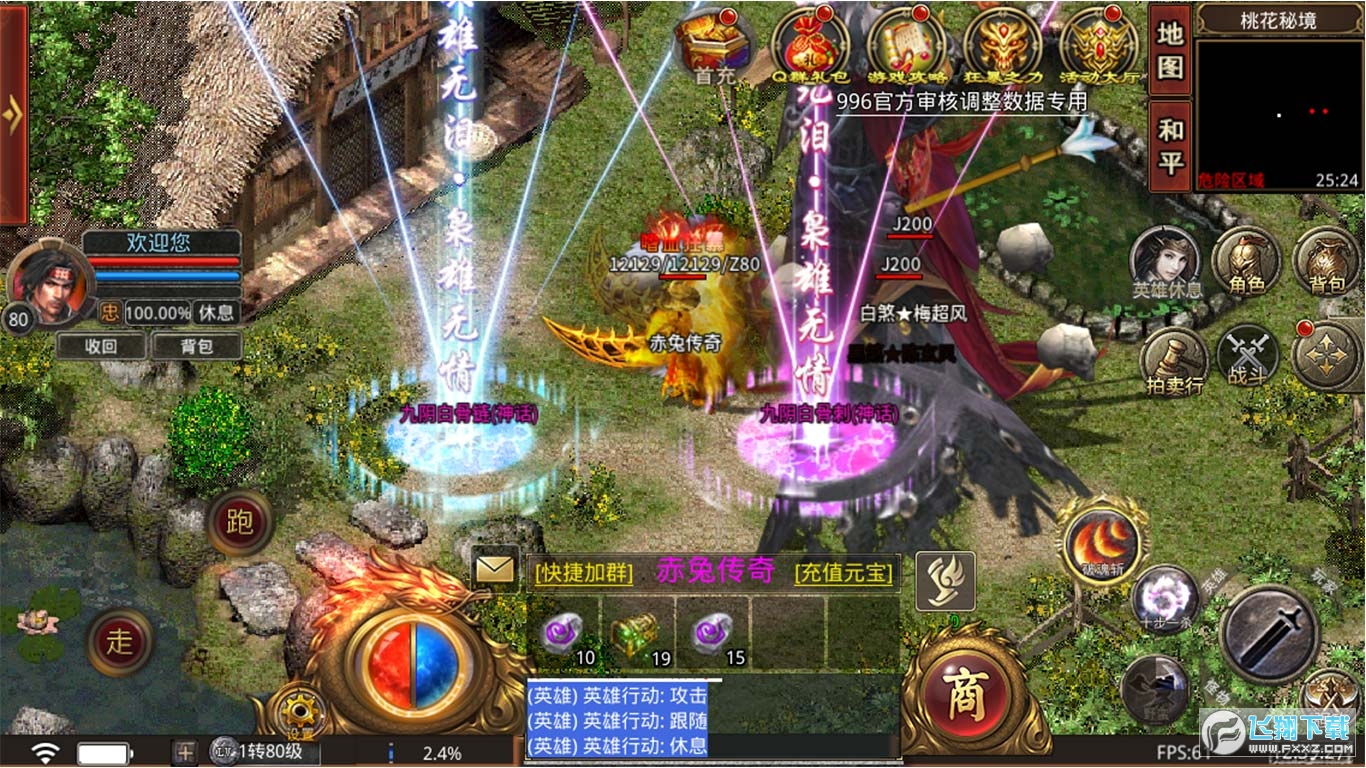Click the 充值元宝 recharge link
Screen dimensions: 1366x768
point(843,573)
